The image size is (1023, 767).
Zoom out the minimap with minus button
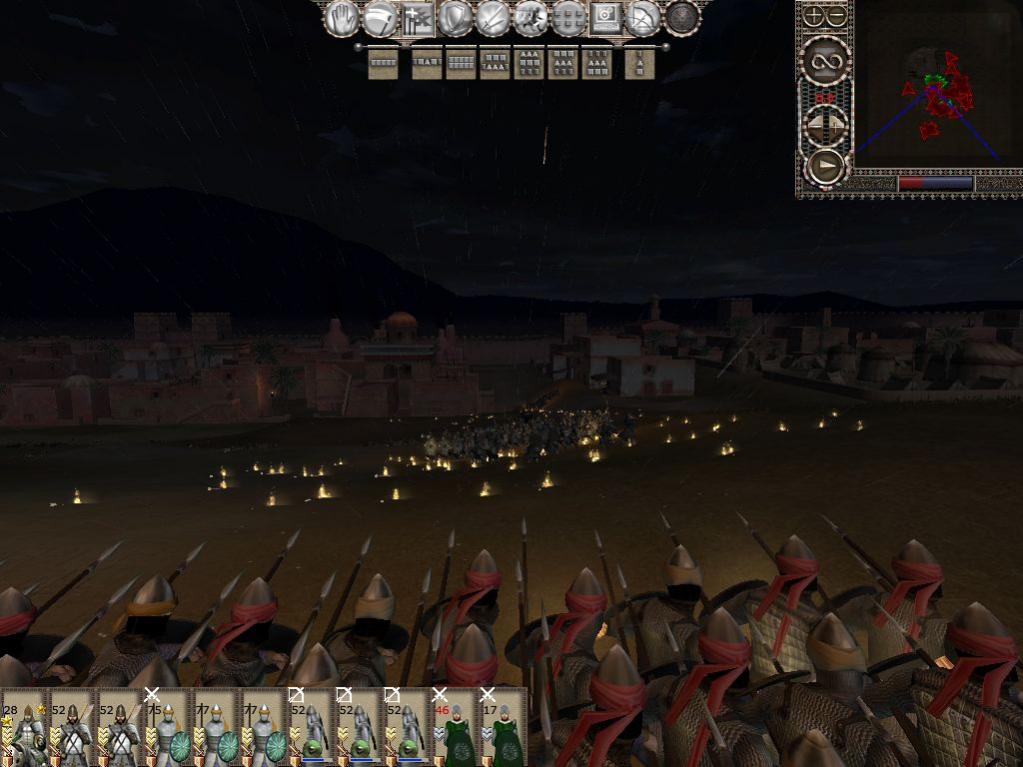pyautogui.click(x=835, y=16)
